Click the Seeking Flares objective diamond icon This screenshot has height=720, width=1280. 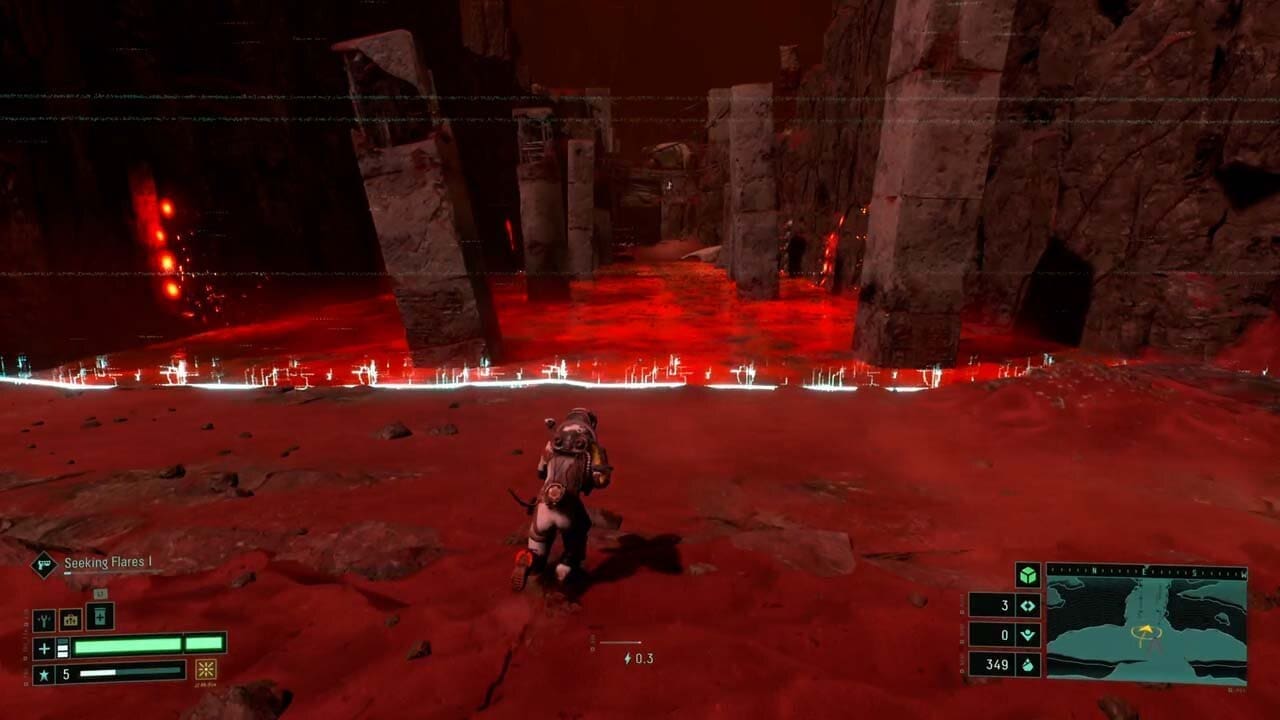pyautogui.click(x=43, y=564)
